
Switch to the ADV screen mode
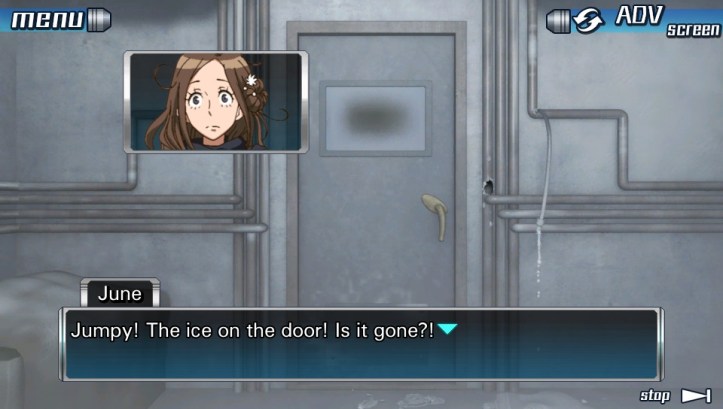click(x=640, y=19)
